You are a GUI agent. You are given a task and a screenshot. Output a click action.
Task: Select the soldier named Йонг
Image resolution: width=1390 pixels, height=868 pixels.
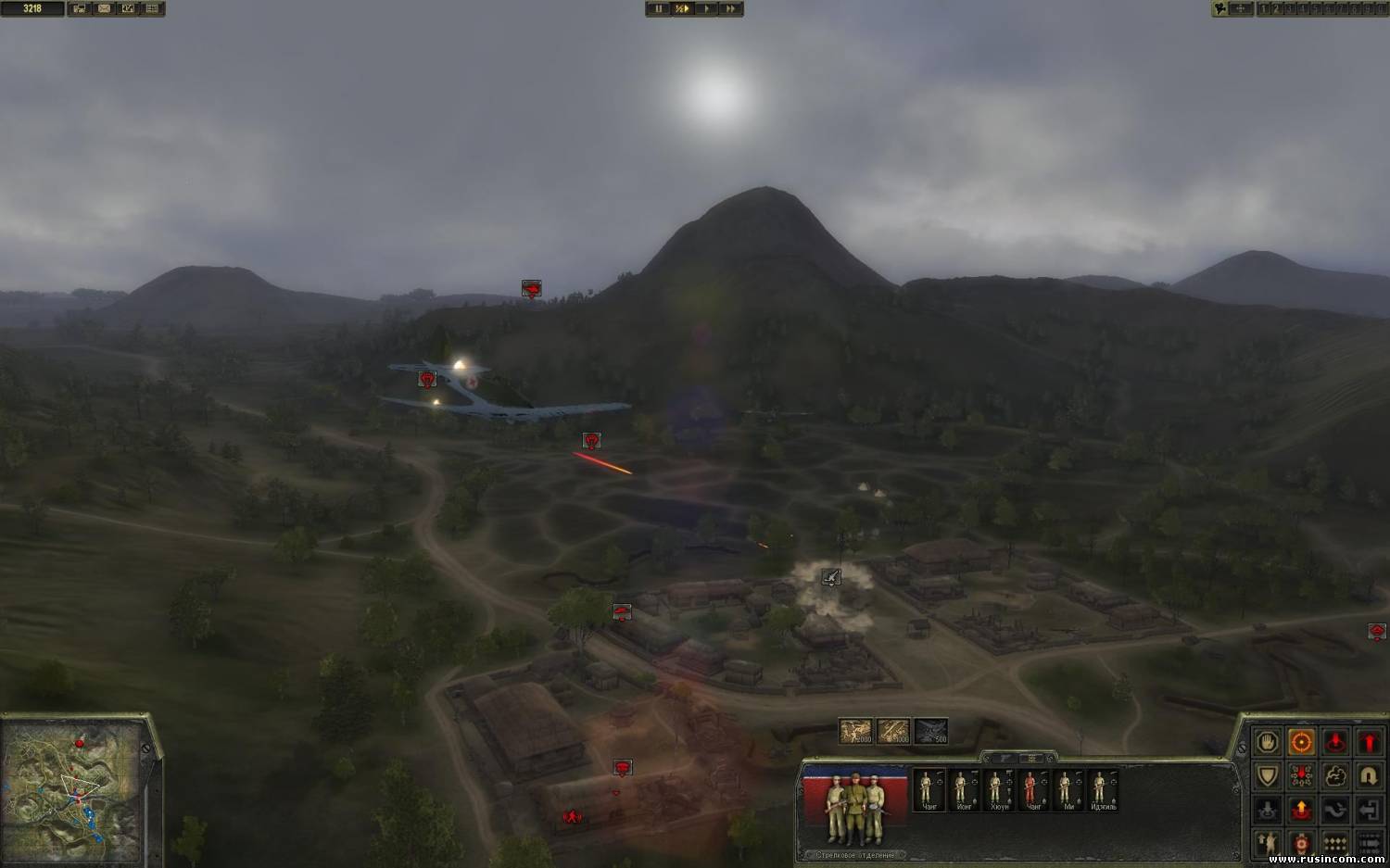tap(961, 788)
